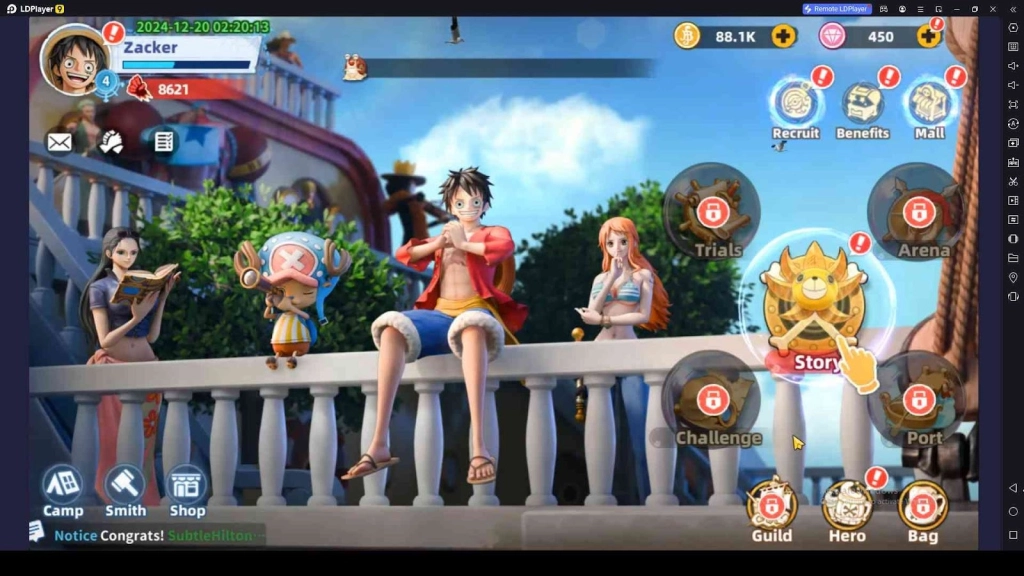
Task: Open the Hero menu
Action: 846,508
